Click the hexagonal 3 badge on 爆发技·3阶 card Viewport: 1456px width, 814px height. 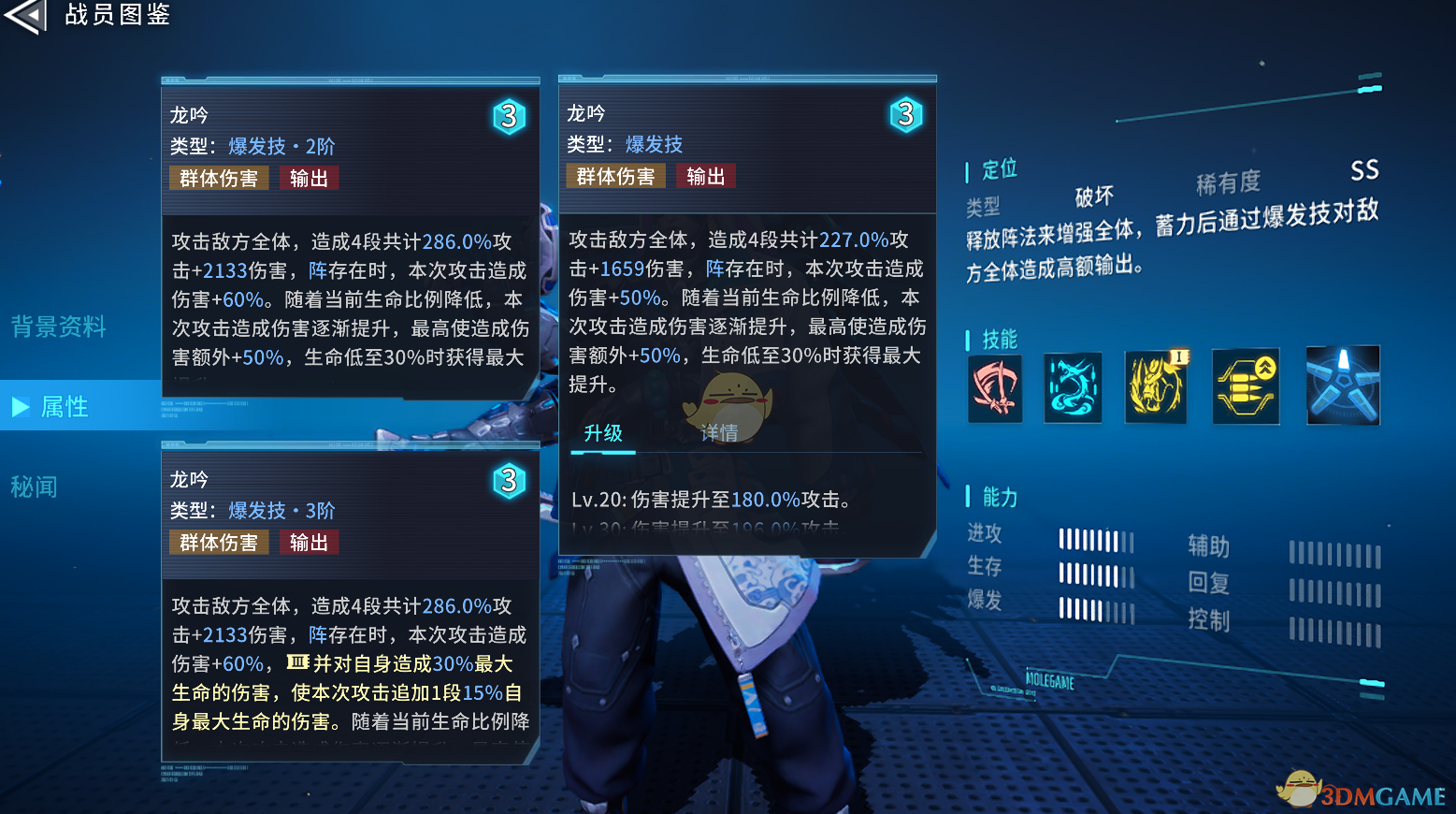point(510,481)
